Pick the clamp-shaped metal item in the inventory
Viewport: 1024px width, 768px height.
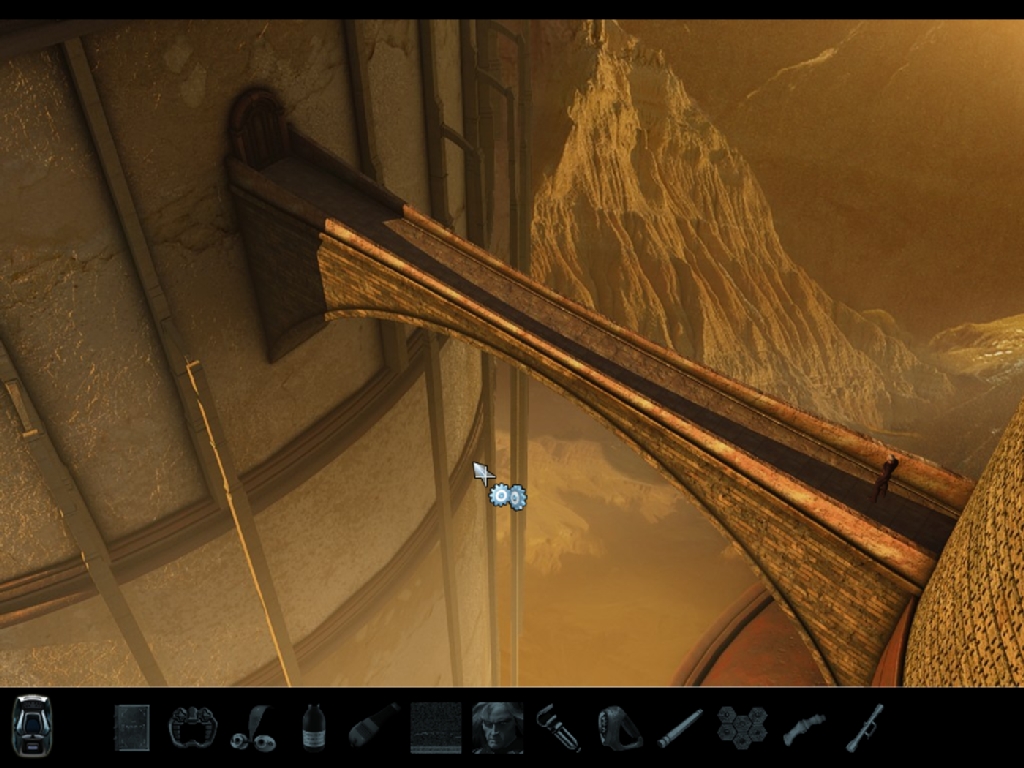(x=192, y=727)
